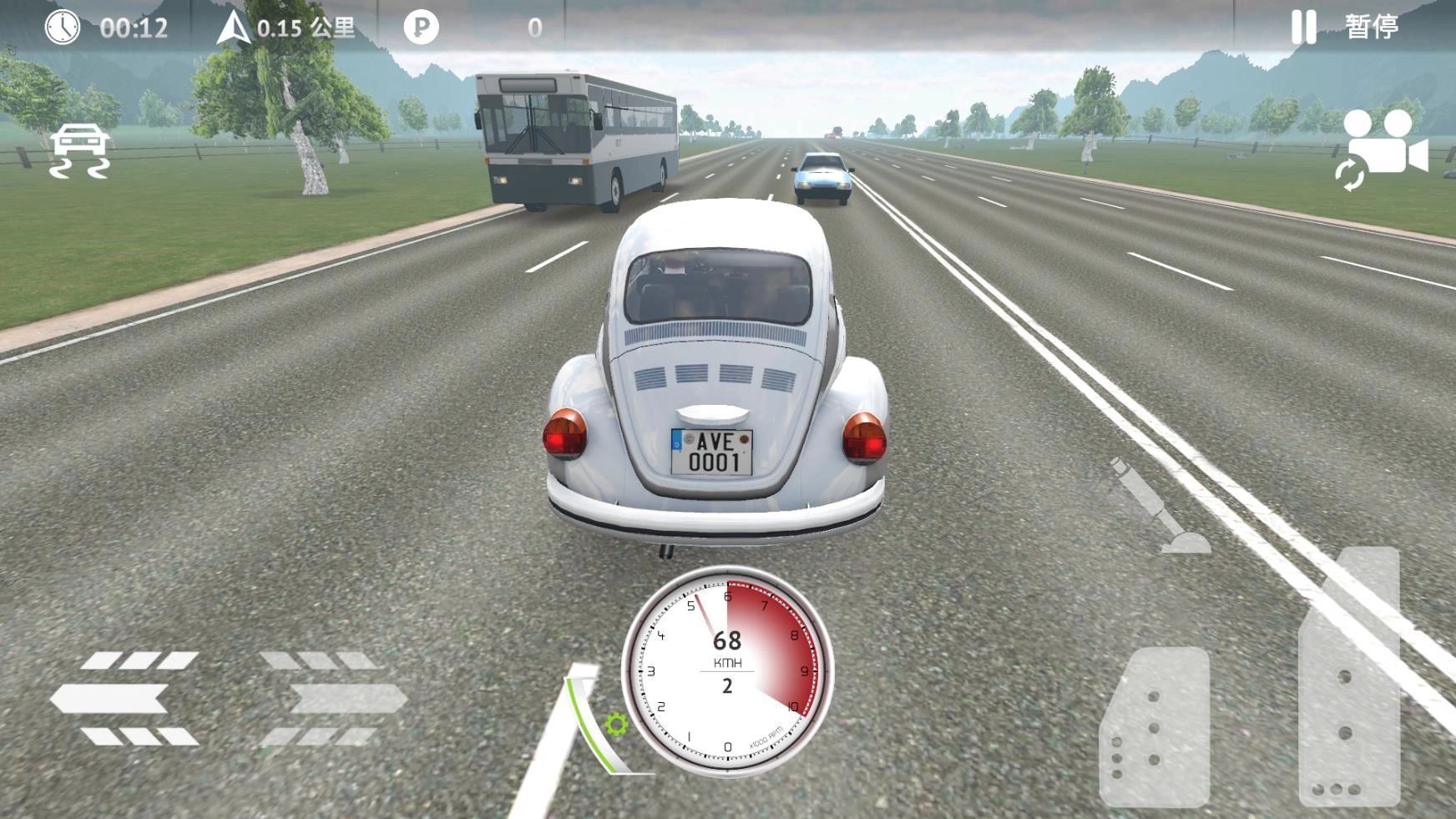Step on the tall accelerator pedal

click(1349, 676)
